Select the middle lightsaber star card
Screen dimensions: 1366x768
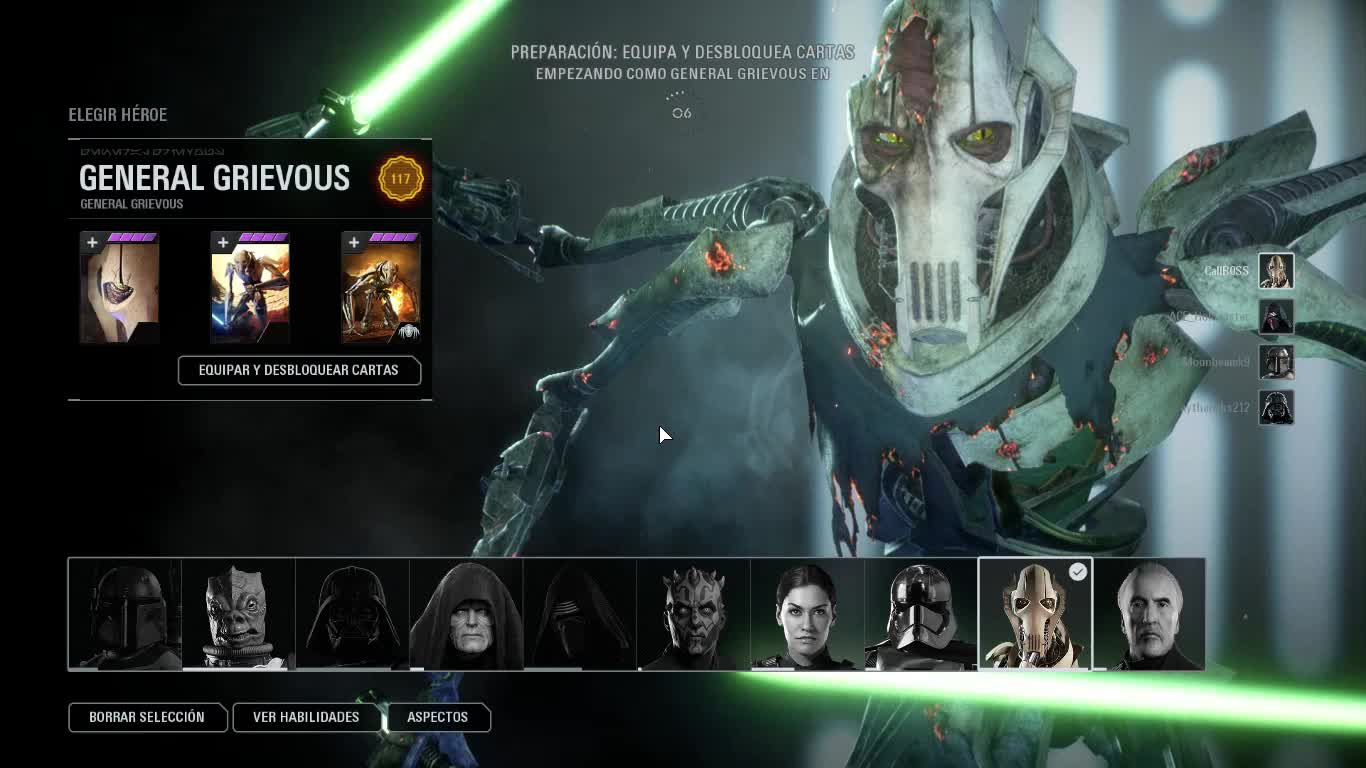[x=250, y=289]
